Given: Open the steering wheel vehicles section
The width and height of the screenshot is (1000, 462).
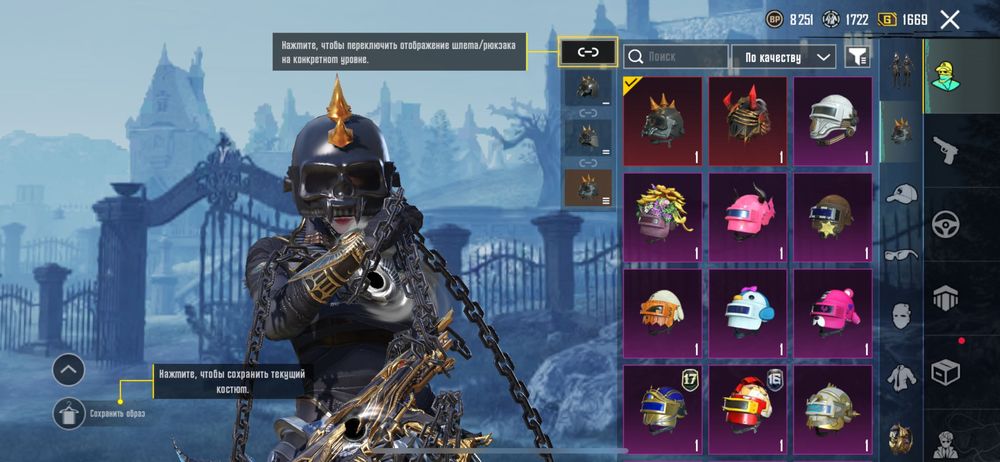Looking at the screenshot, I should pos(945,224).
